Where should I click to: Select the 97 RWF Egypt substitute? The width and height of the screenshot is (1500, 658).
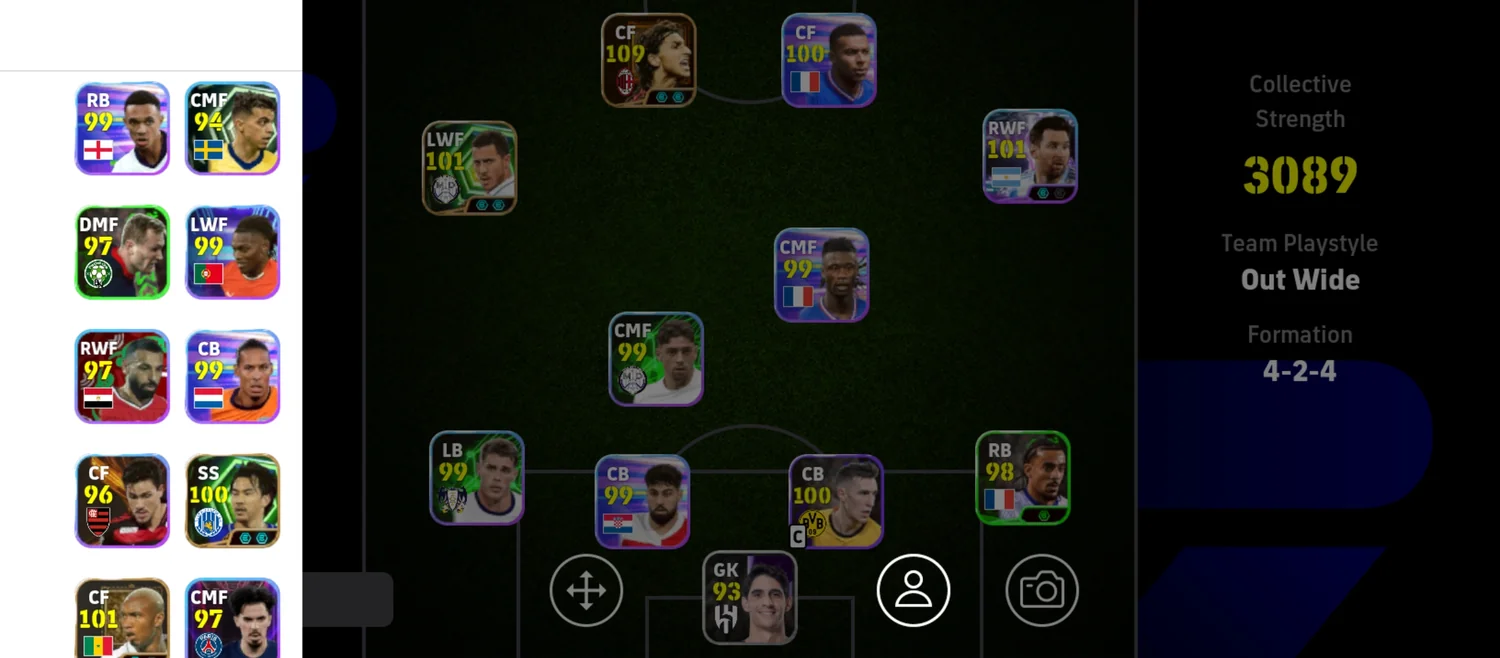(x=122, y=377)
